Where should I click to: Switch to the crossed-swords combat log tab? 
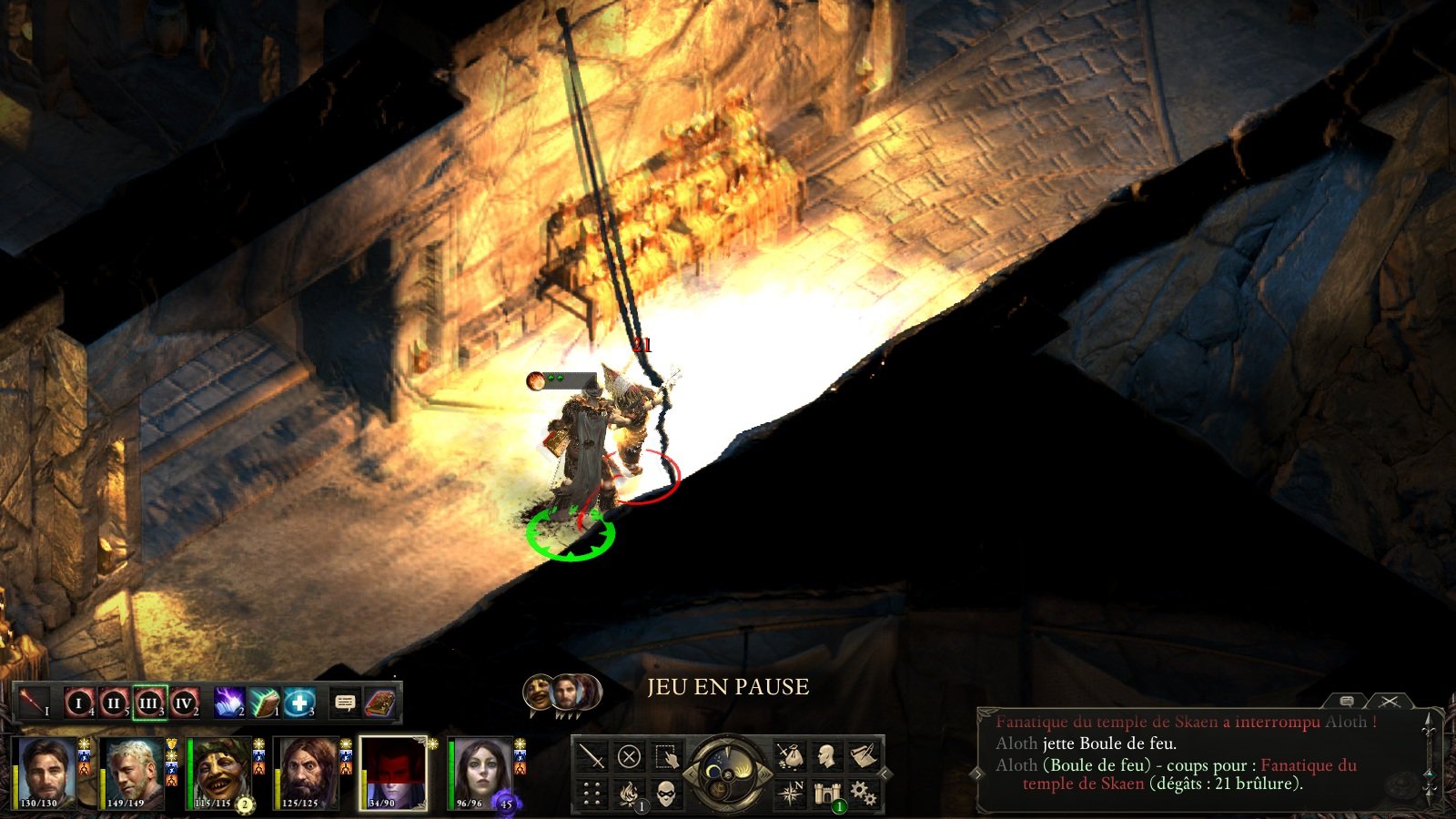coord(1389,702)
